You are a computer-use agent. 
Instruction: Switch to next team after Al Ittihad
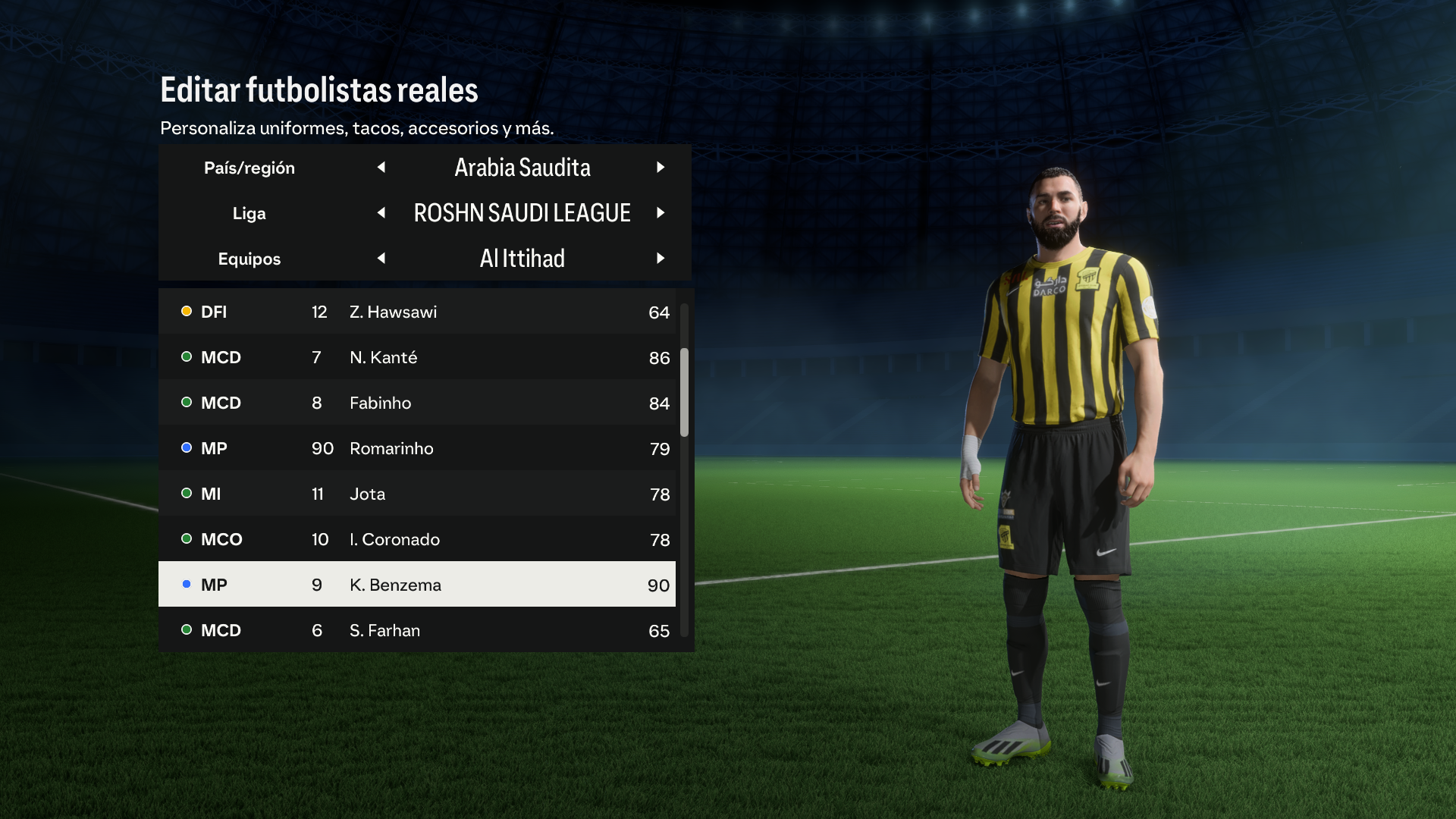[x=661, y=259]
